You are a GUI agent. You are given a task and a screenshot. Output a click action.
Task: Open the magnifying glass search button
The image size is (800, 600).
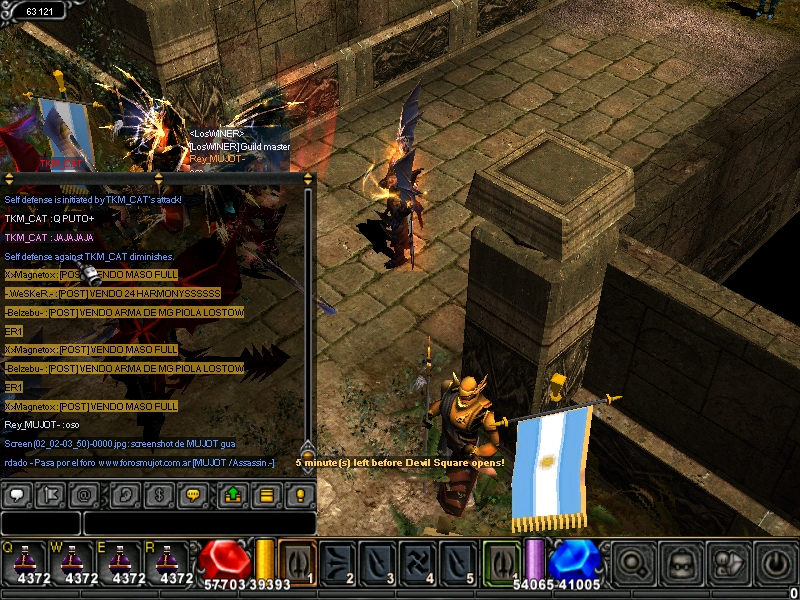[x=633, y=563]
